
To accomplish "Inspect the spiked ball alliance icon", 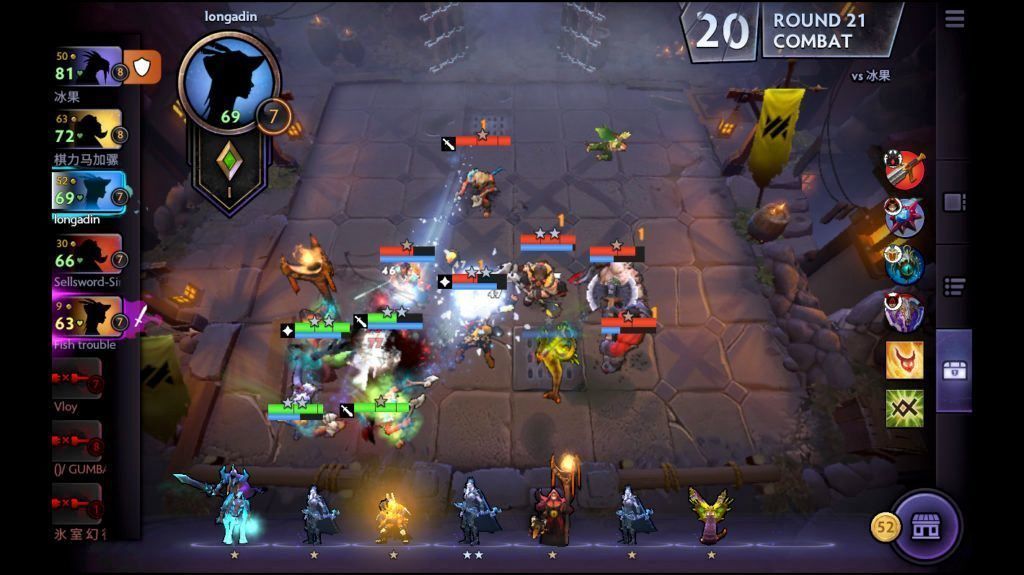I will coord(904,217).
